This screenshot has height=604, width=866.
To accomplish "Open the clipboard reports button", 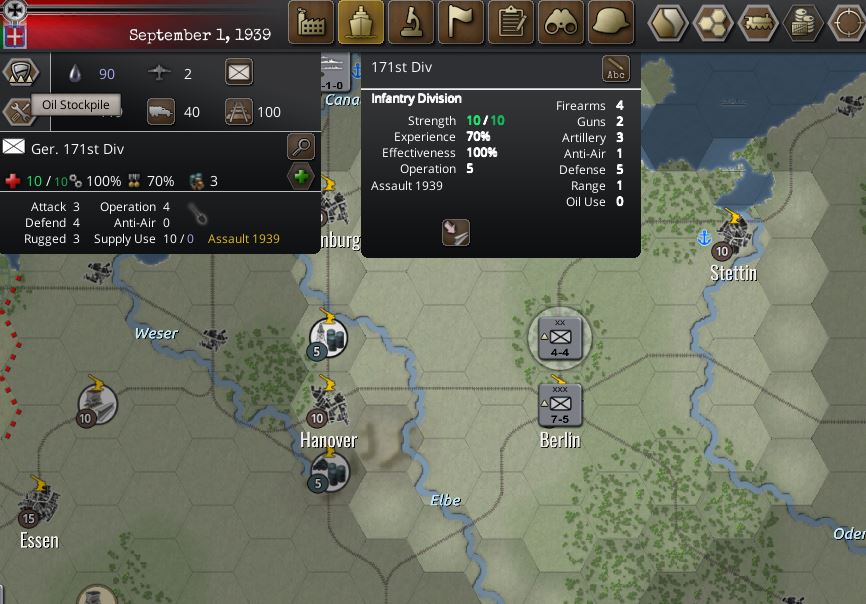I will click(x=511, y=22).
